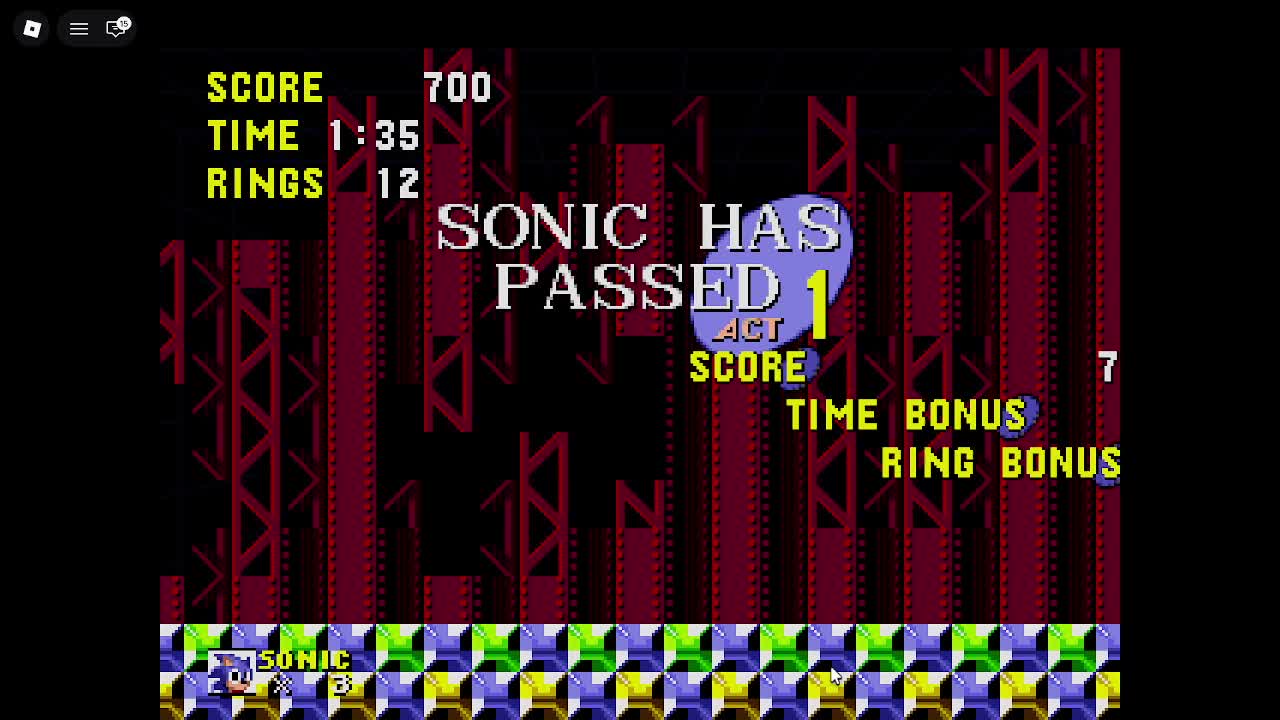1280x720 pixels.
Task: Click the yellow SONIC label above lives counter
Action: 304,659
